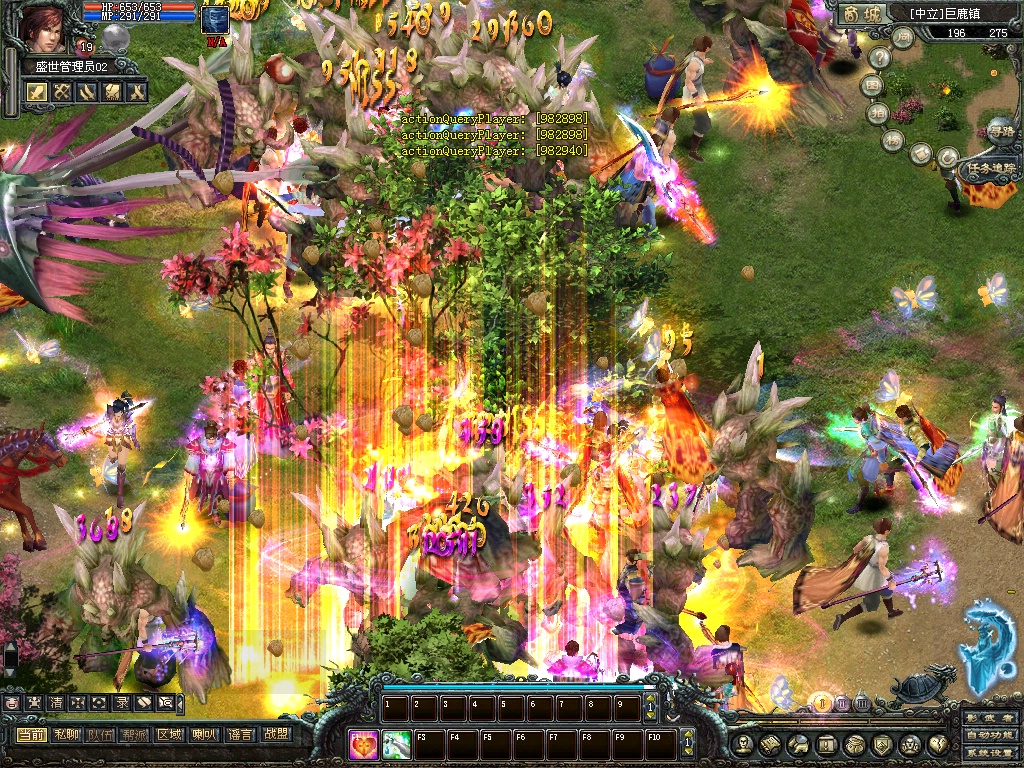Switch to the 私聊 private chat tab
The image size is (1024, 768).
pos(67,734)
